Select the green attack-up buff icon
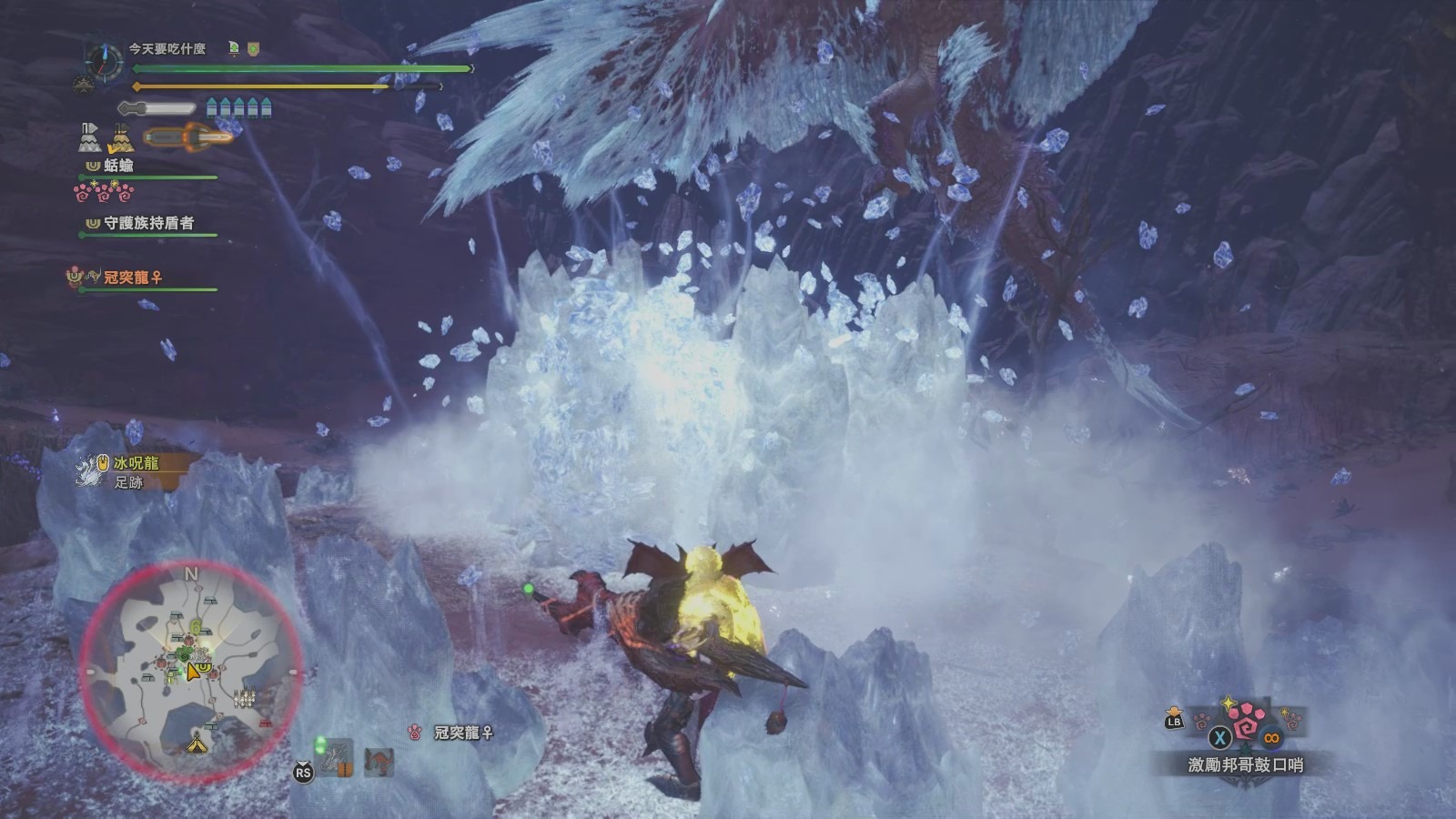Screen dimensions: 1456x819 pos(234,48)
